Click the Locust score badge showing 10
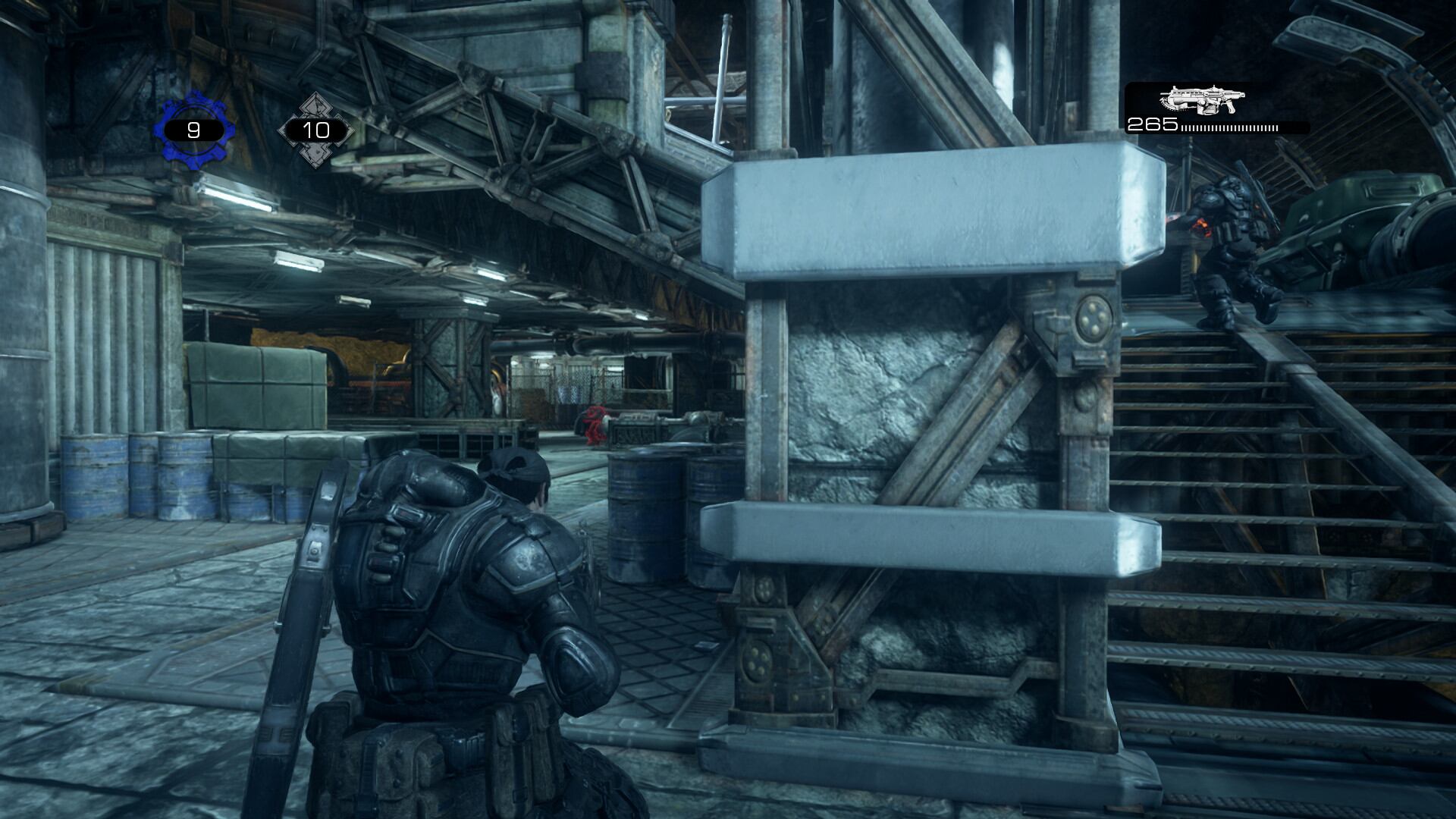This screenshot has height=819, width=1456. (x=315, y=129)
